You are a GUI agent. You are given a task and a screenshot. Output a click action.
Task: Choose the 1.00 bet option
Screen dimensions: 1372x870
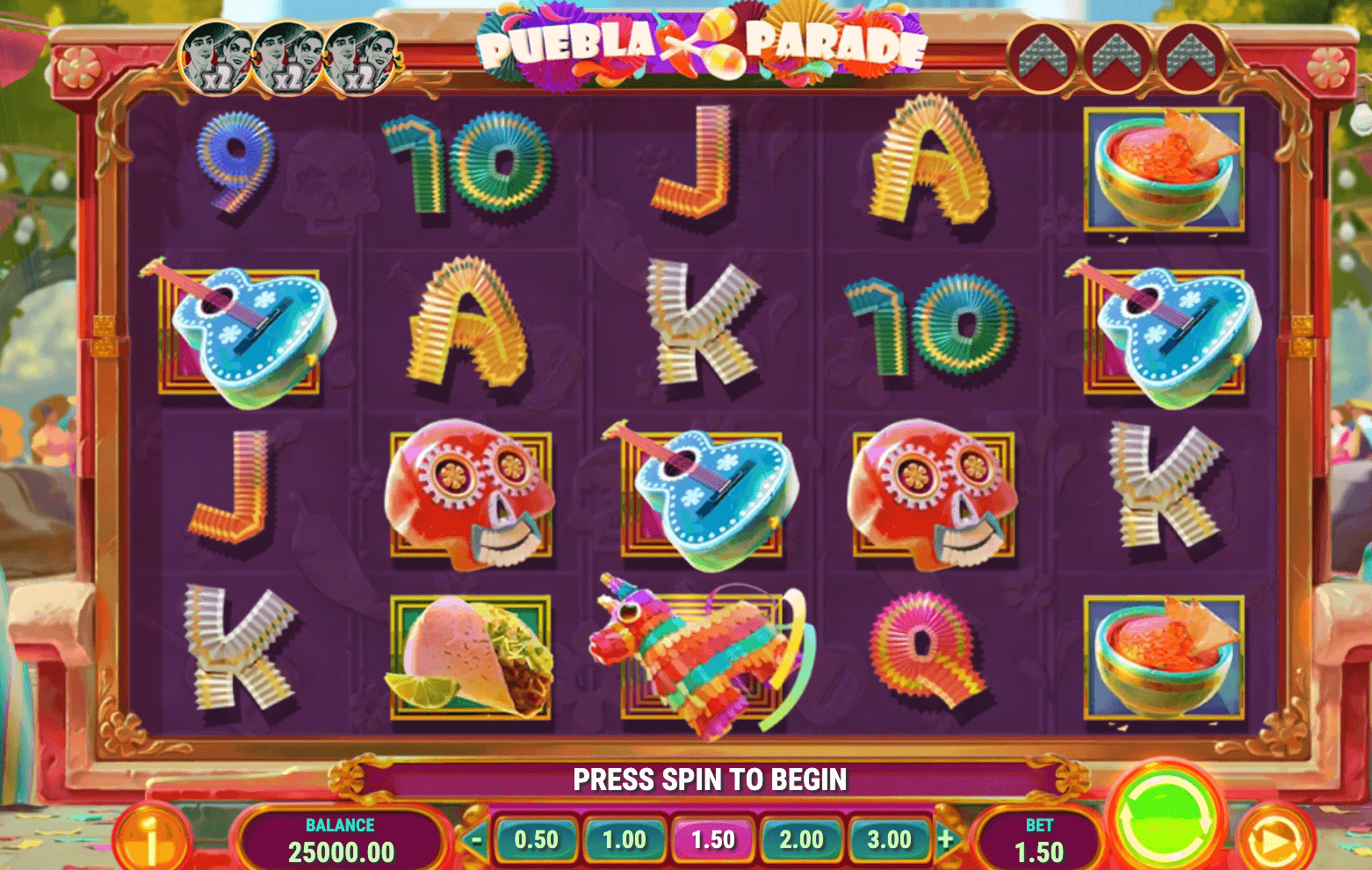[x=625, y=840]
